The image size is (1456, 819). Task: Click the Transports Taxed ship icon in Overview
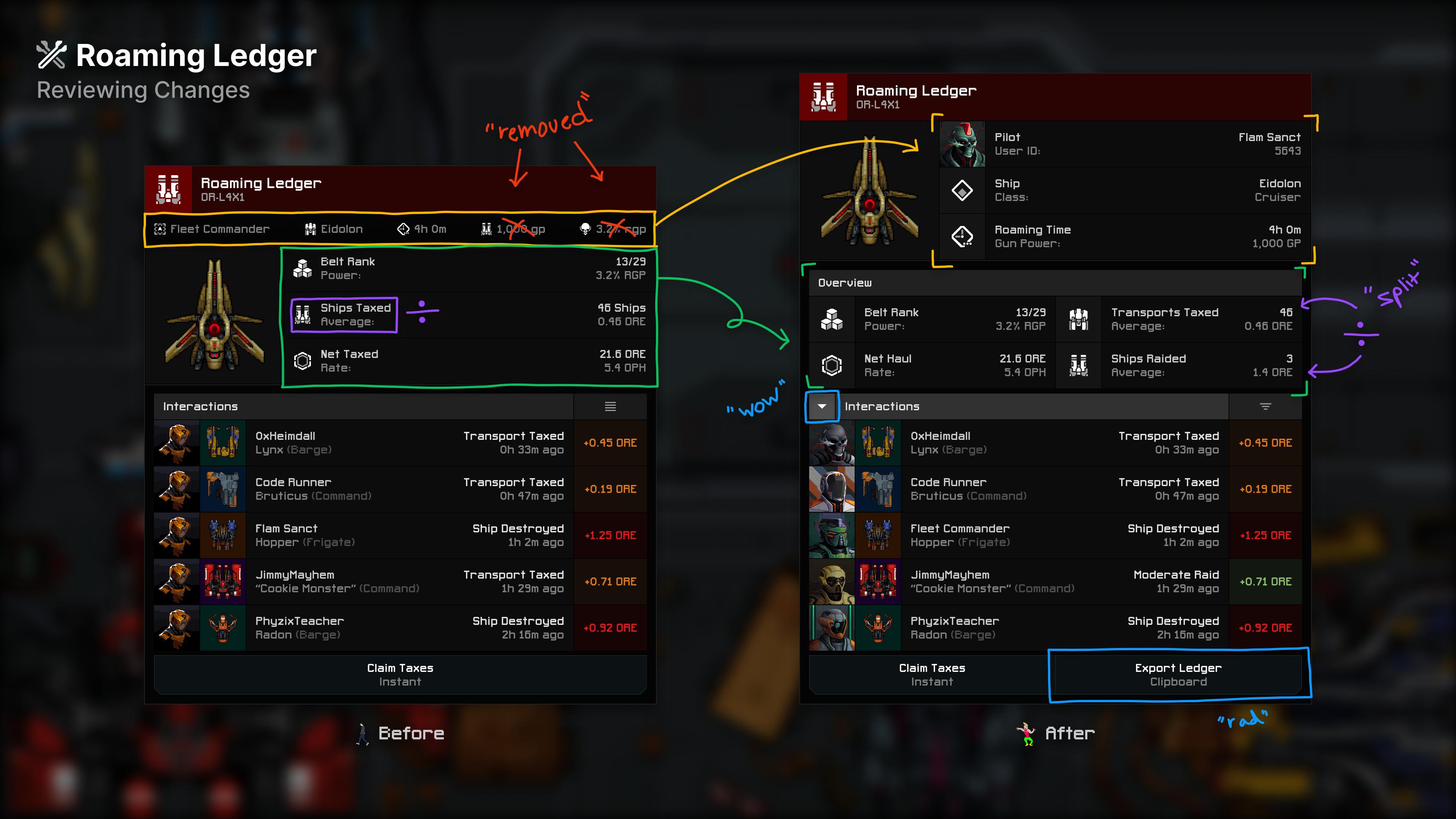pyautogui.click(x=1078, y=319)
